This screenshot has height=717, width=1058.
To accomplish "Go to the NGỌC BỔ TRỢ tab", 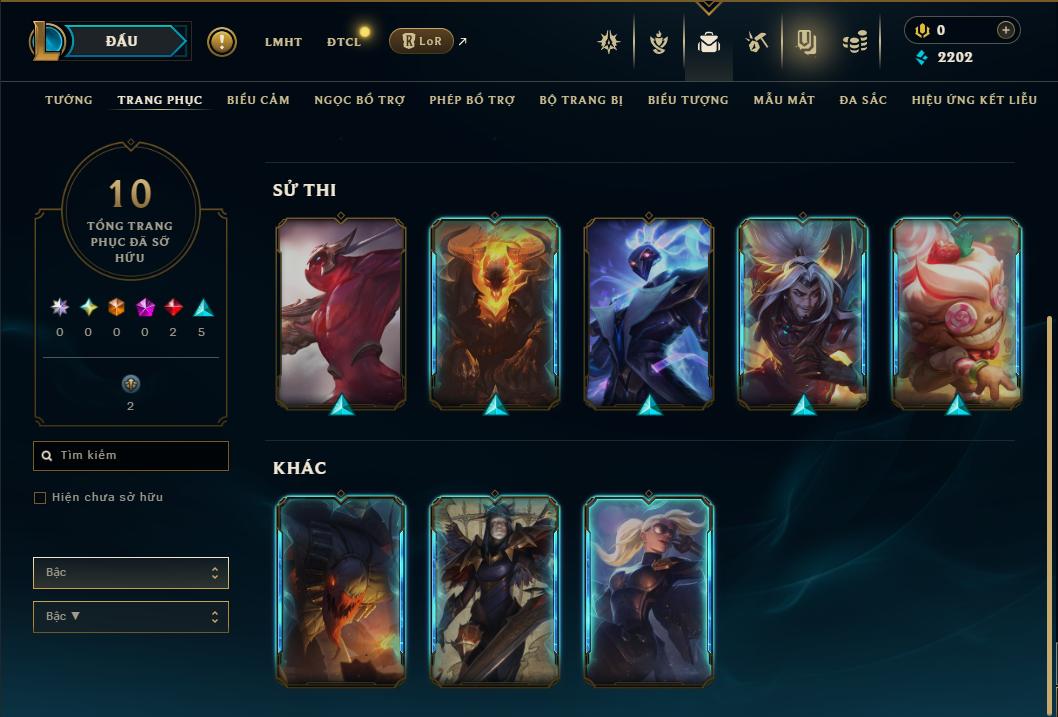I will pyautogui.click(x=359, y=100).
